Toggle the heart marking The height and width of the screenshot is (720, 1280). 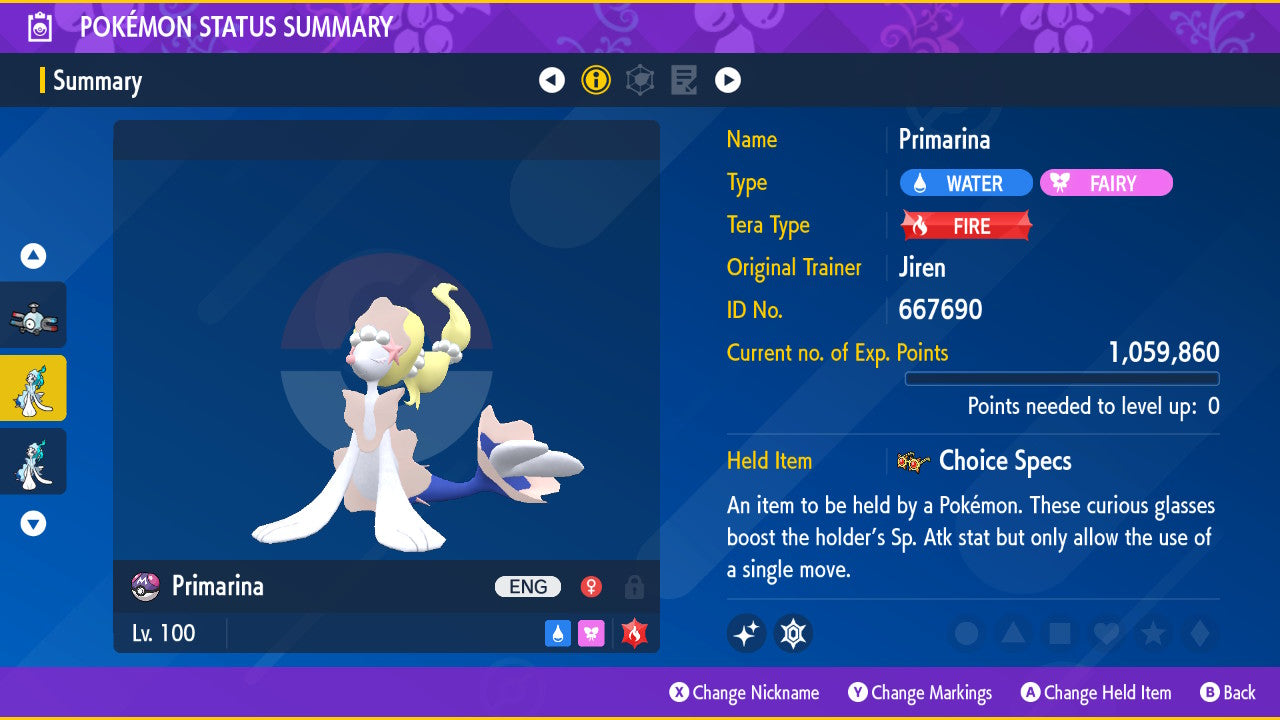click(x=1106, y=633)
